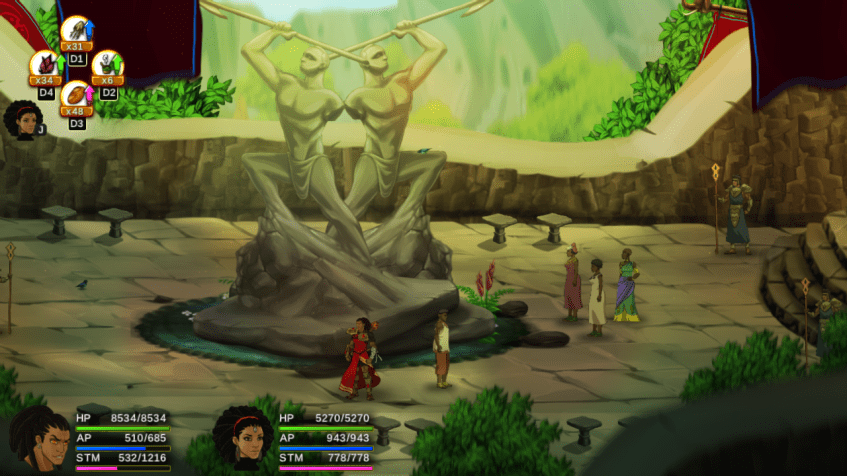This screenshot has height=476, width=847.
Task: Use the bread loaf item with x48 count
Action: tap(76, 96)
